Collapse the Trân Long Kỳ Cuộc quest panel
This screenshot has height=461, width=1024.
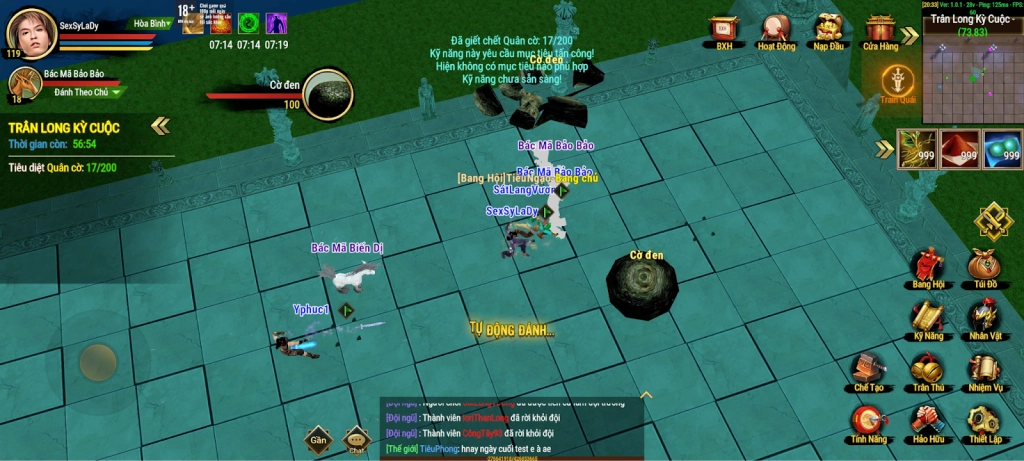click(x=160, y=126)
